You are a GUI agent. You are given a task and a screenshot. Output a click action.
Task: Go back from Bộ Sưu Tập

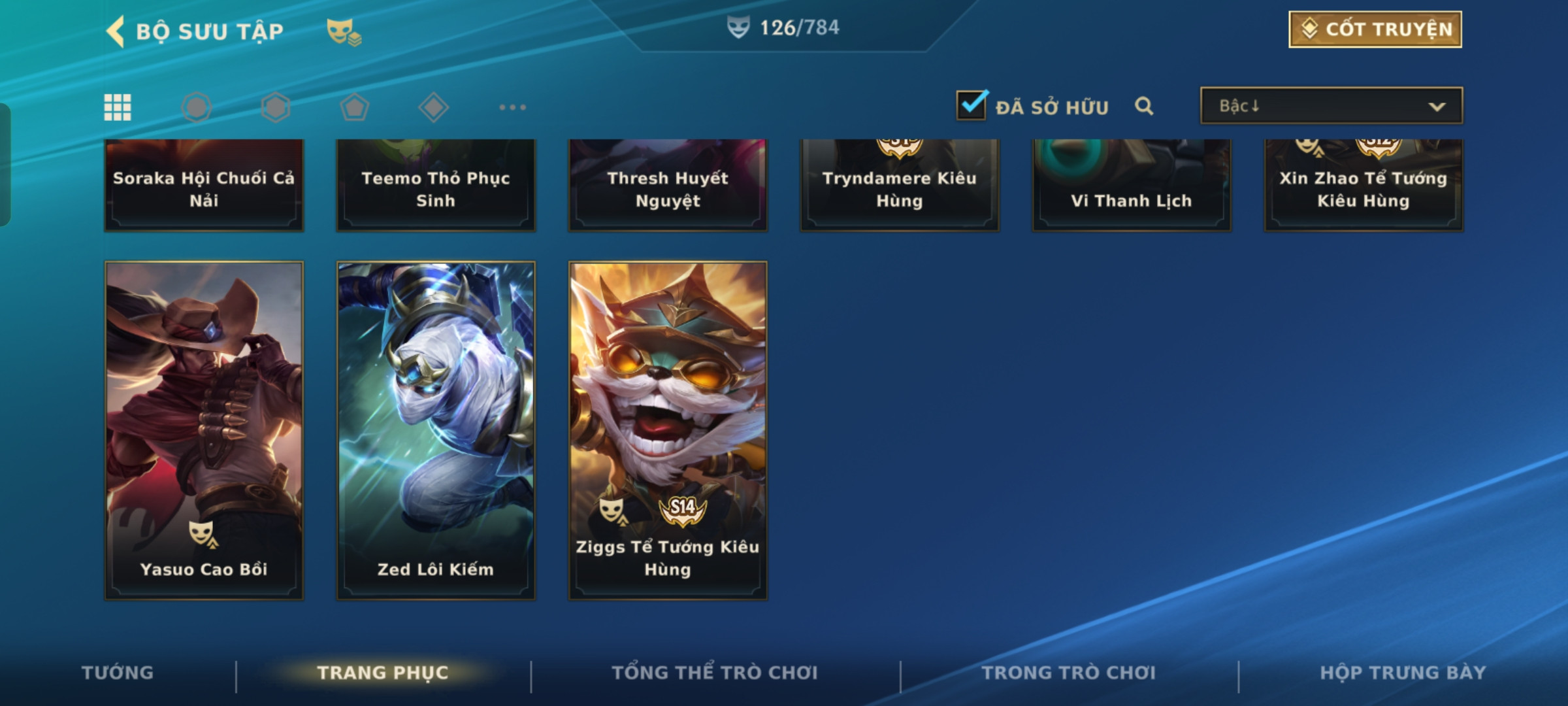click(x=116, y=31)
